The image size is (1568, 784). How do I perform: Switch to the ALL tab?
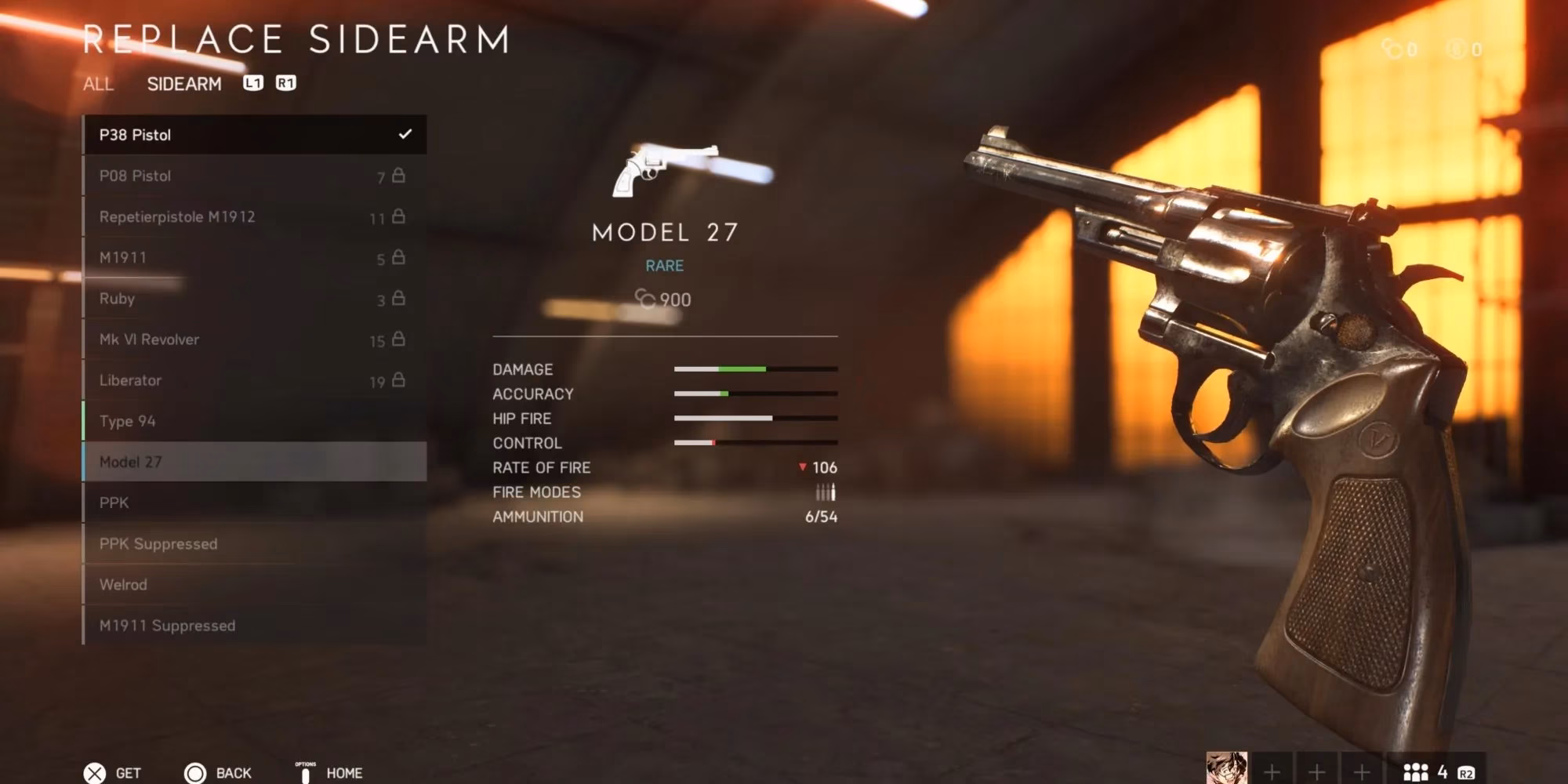click(x=97, y=85)
